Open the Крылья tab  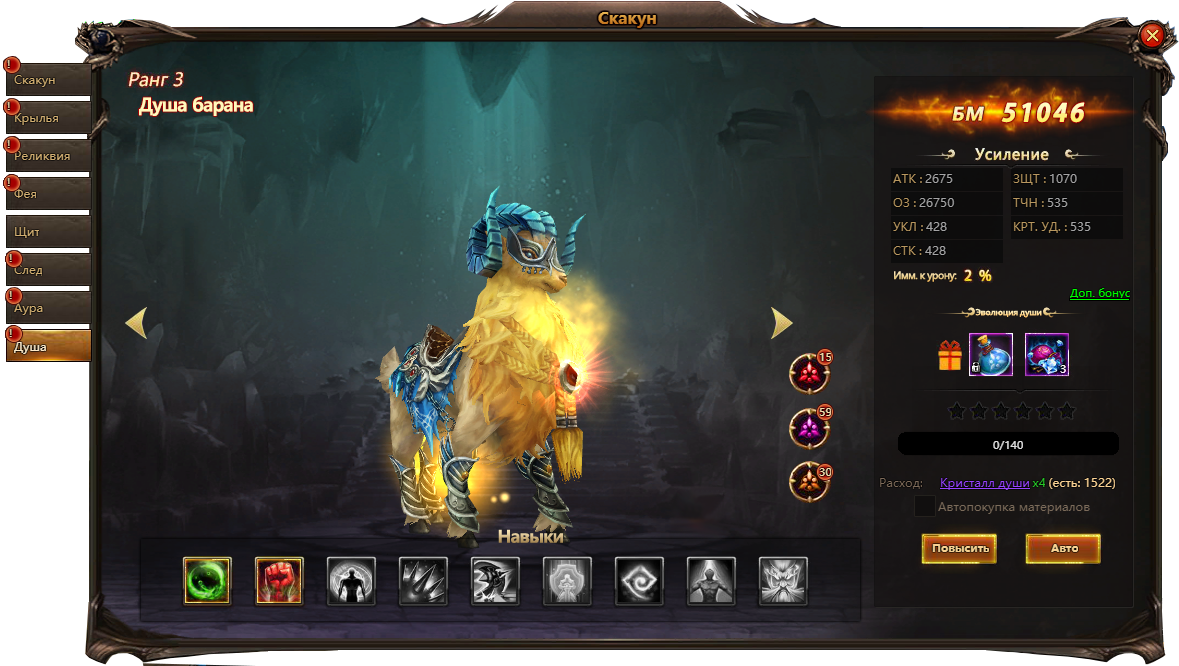coord(48,118)
